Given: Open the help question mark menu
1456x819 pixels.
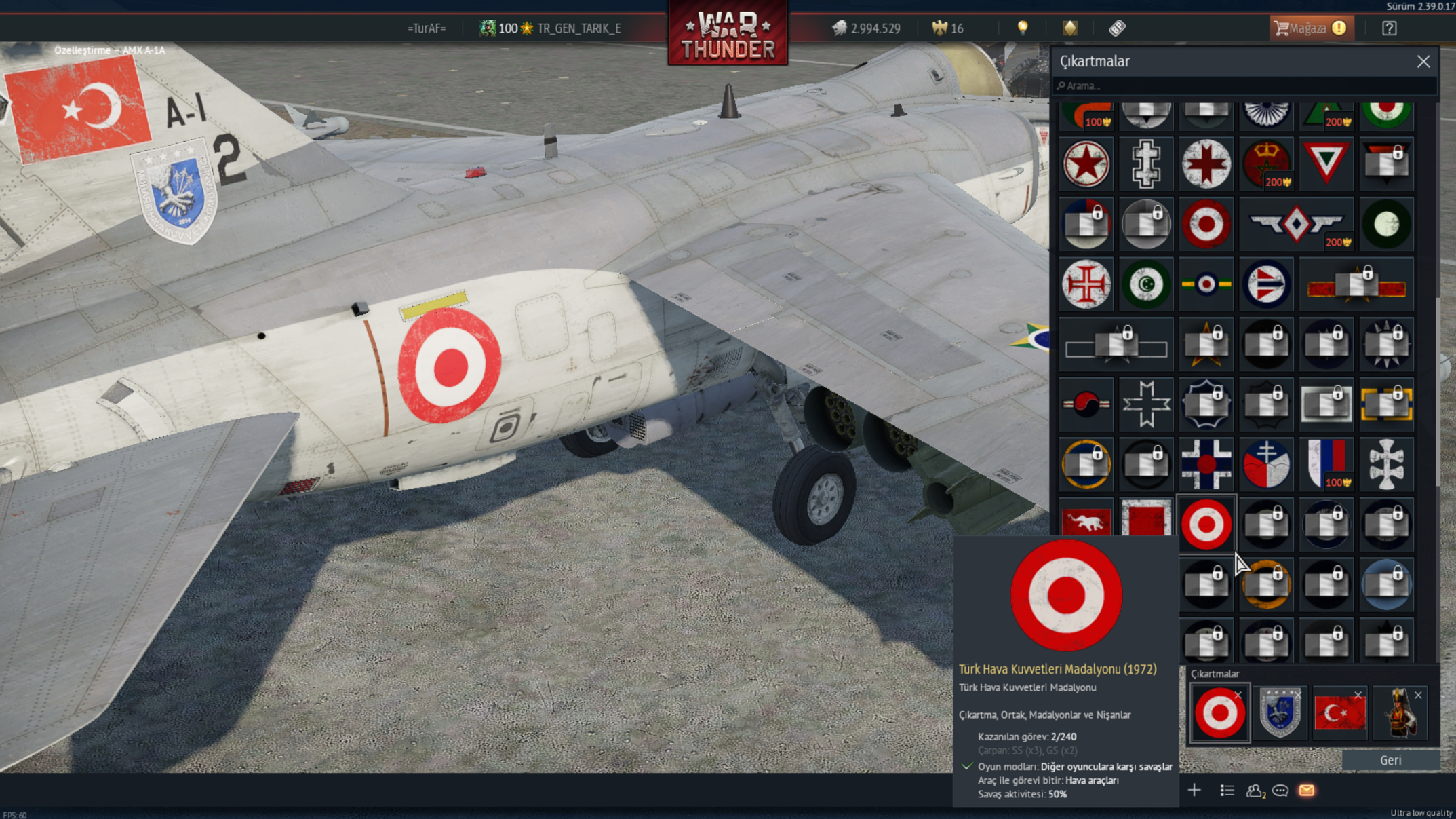Looking at the screenshot, I should click(1389, 28).
